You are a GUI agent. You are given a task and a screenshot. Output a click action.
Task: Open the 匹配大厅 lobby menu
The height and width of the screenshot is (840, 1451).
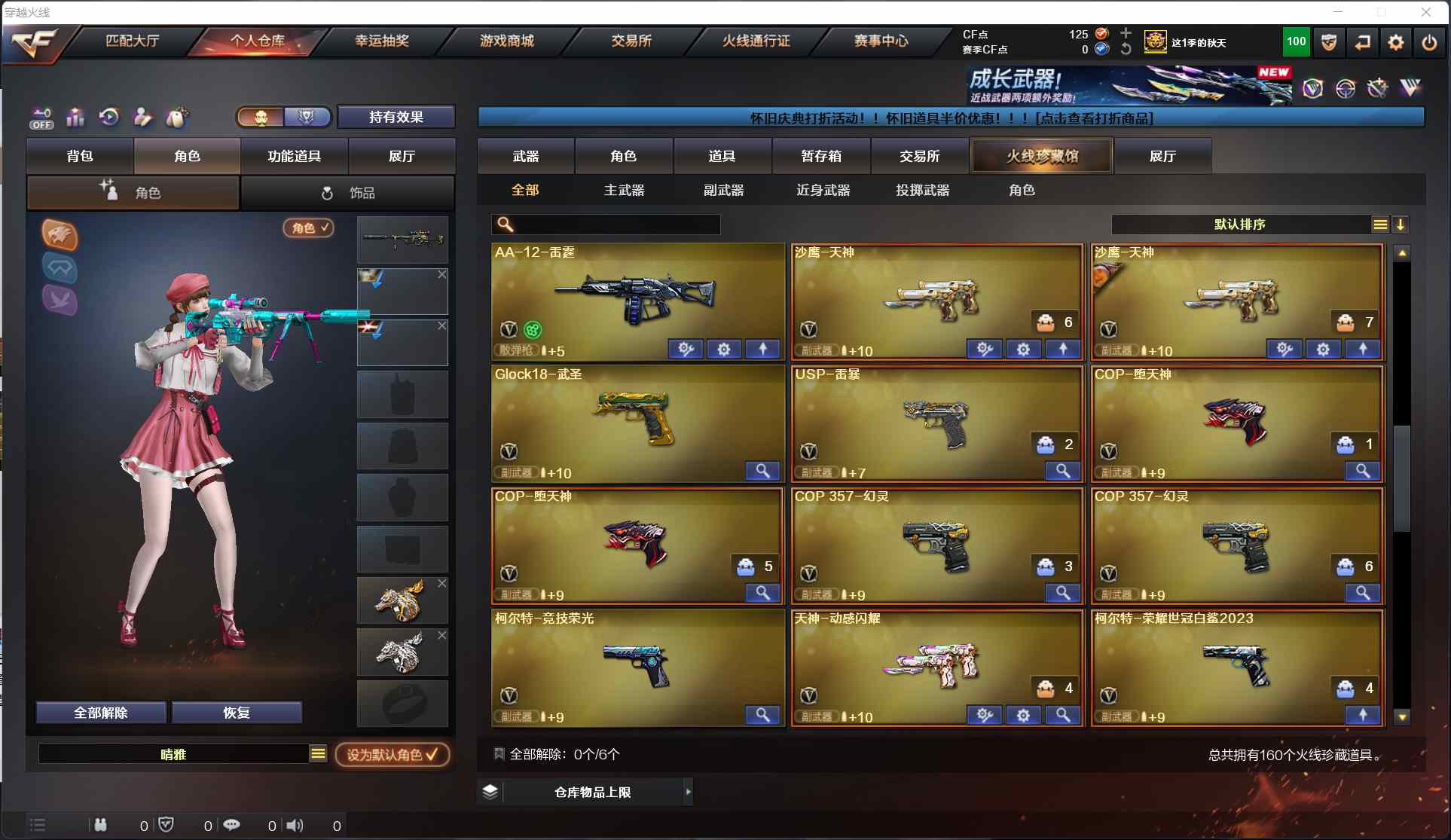132,41
